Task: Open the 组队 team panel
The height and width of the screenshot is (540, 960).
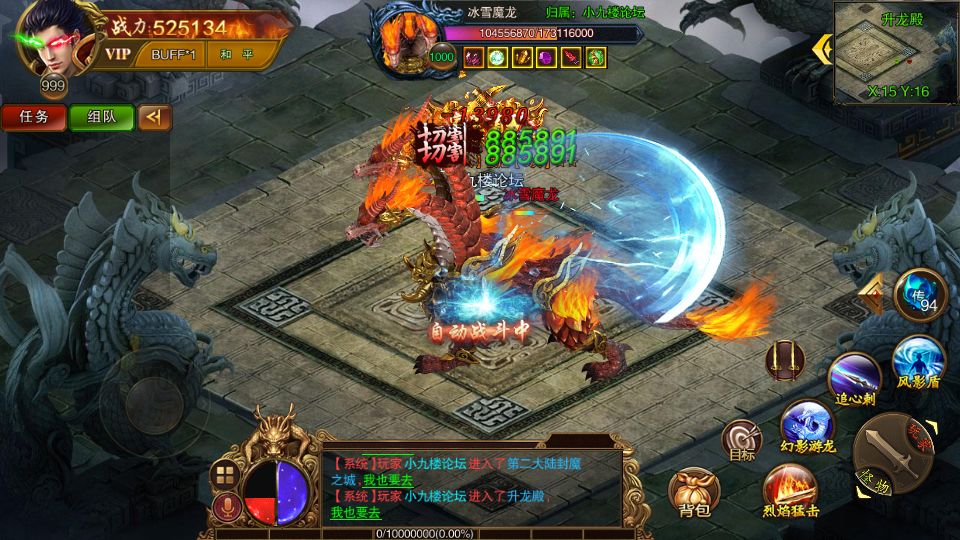Action: point(100,117)
